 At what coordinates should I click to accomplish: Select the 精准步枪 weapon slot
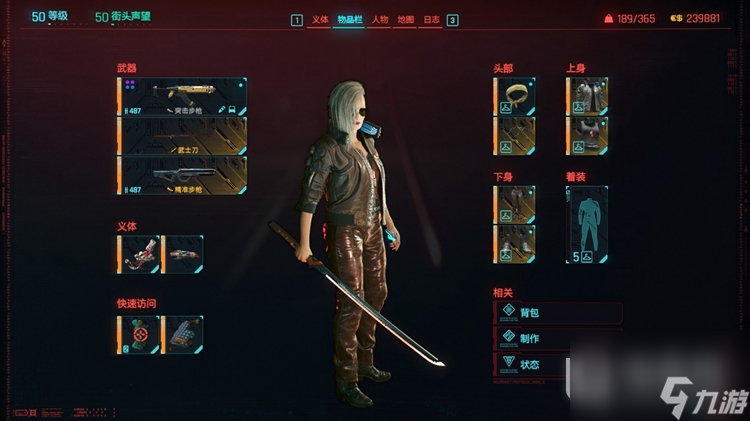[x=183, y=175]
